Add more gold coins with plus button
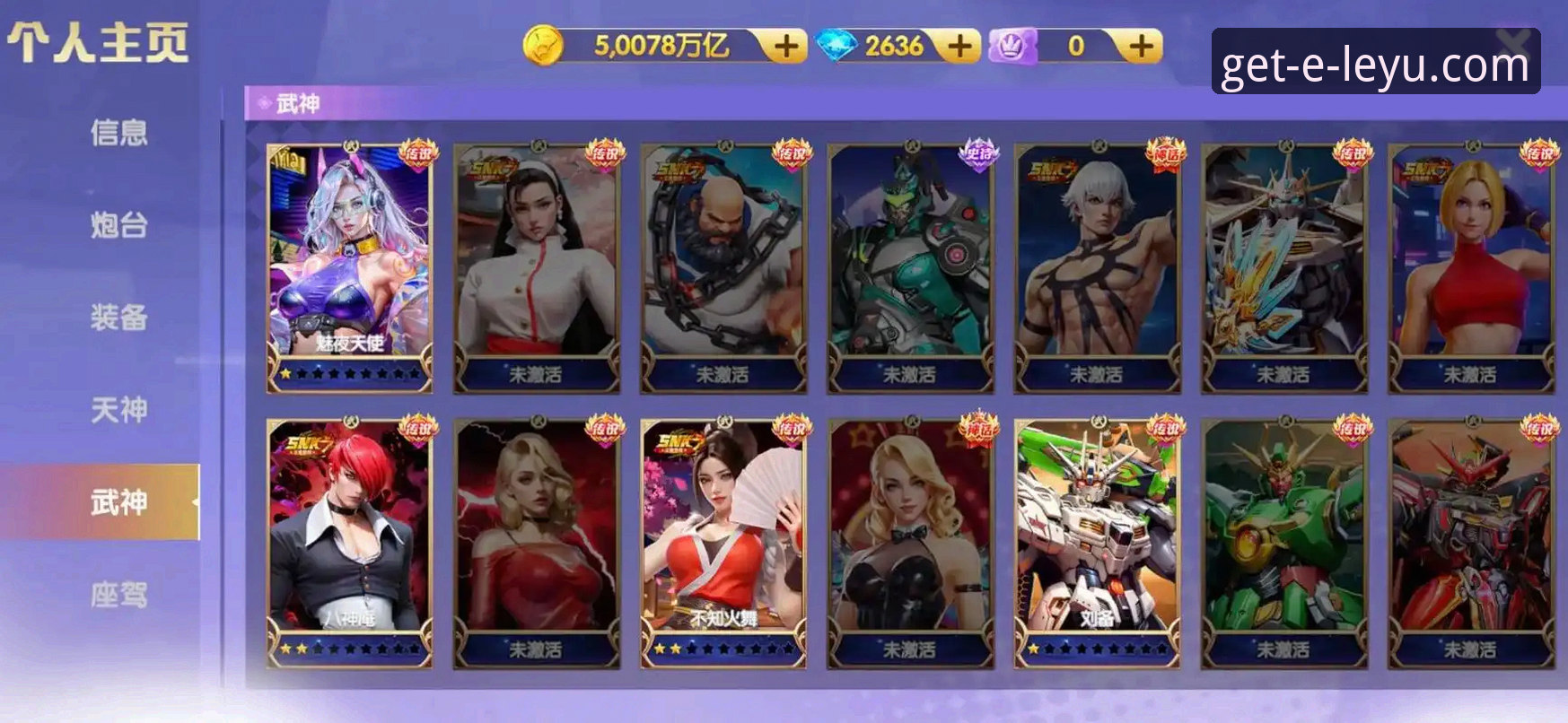This screenshot has height=723, width=1568. 785,46
